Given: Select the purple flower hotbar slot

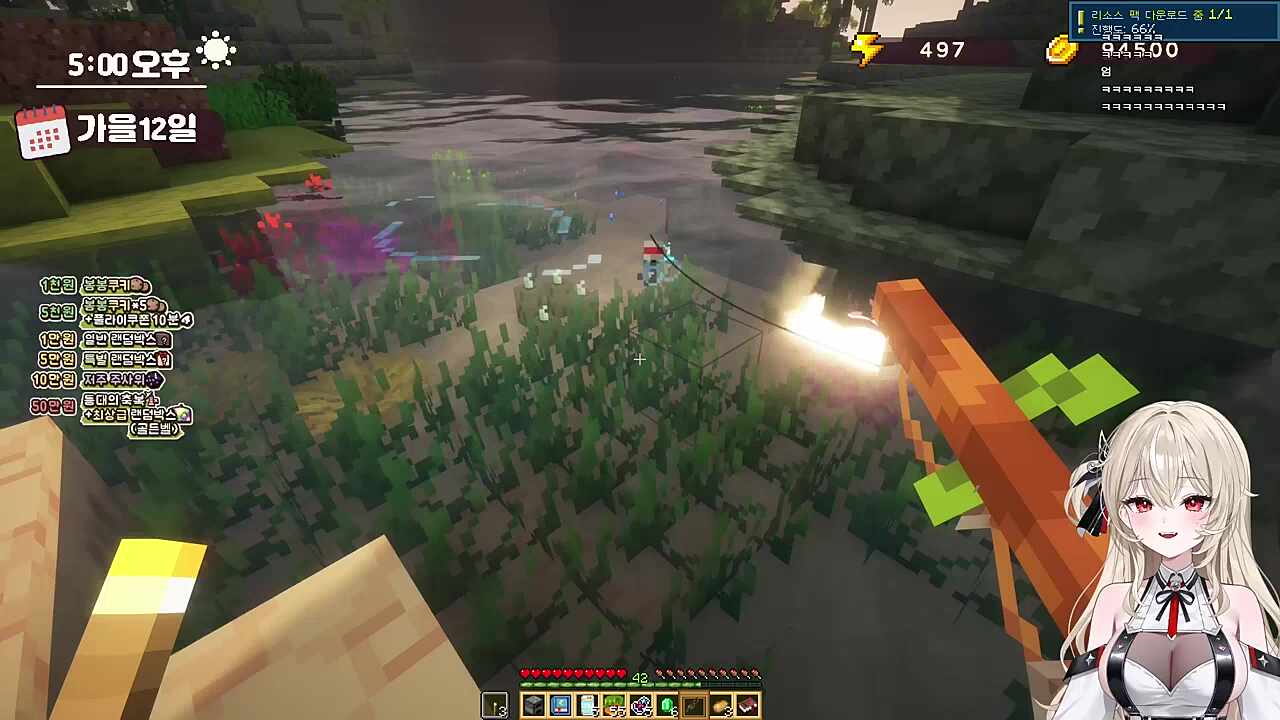Looking at the screenshot, I should (640, 706).
